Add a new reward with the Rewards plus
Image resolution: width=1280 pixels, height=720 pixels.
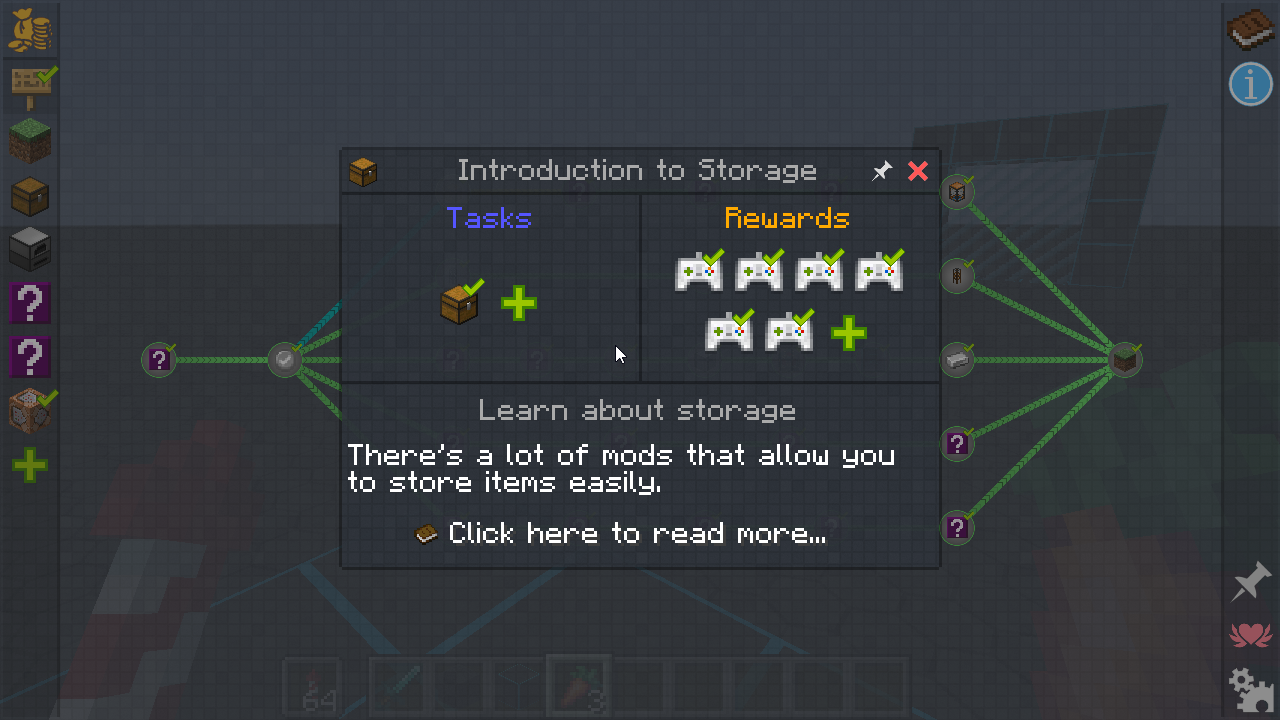tap(848, 333)
